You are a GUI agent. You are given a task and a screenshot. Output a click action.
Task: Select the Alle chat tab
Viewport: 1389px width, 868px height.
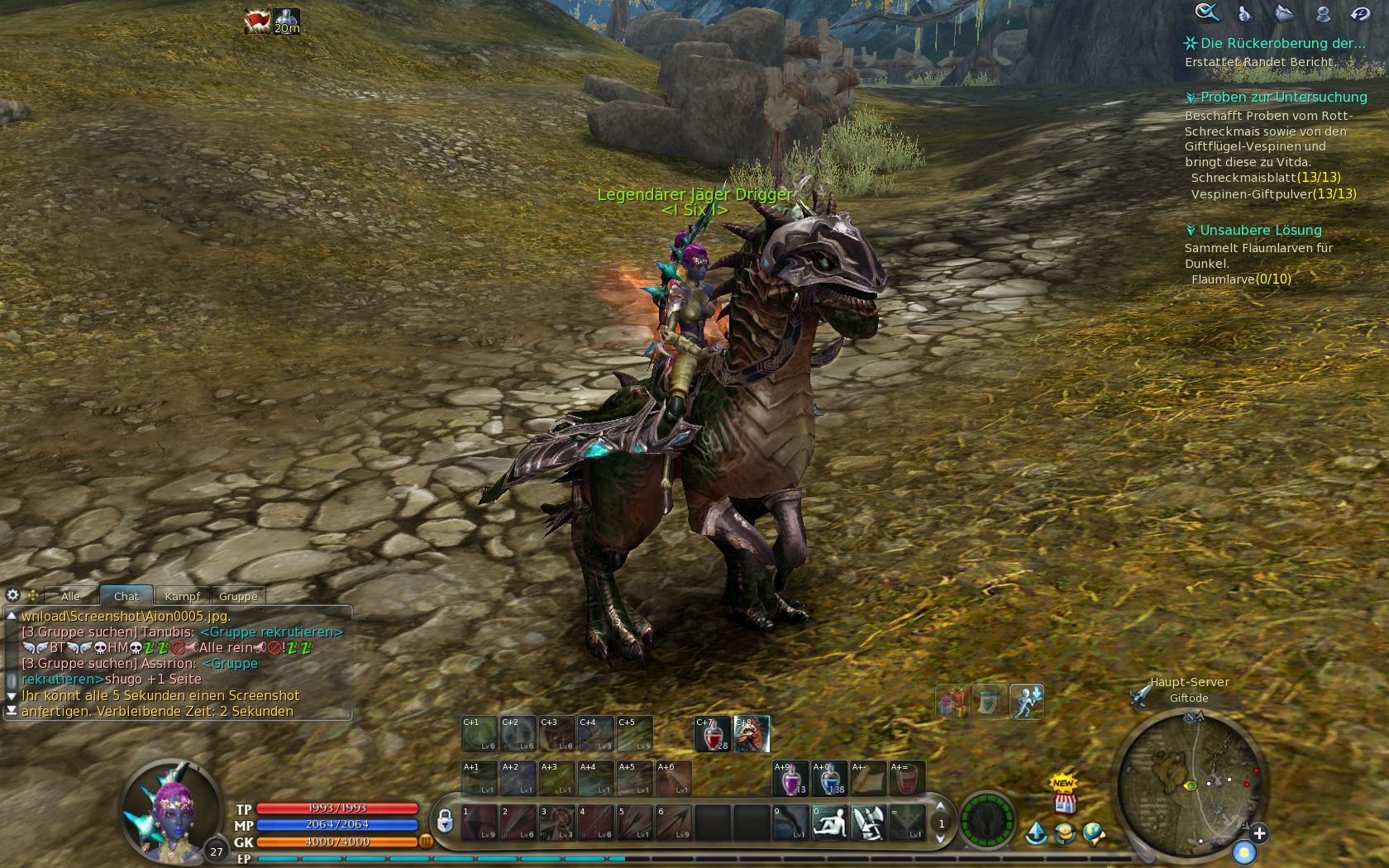70,596
